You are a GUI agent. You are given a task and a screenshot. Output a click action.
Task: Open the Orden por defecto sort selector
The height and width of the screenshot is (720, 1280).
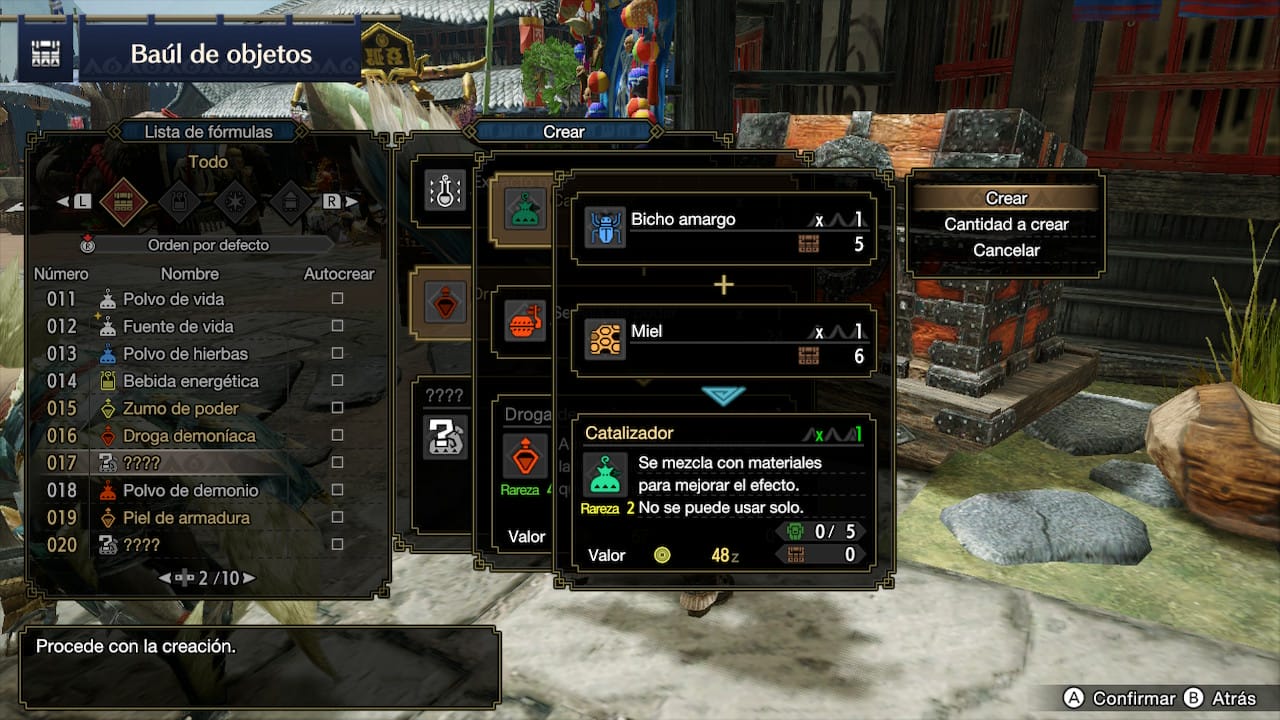tap(208, 245)
